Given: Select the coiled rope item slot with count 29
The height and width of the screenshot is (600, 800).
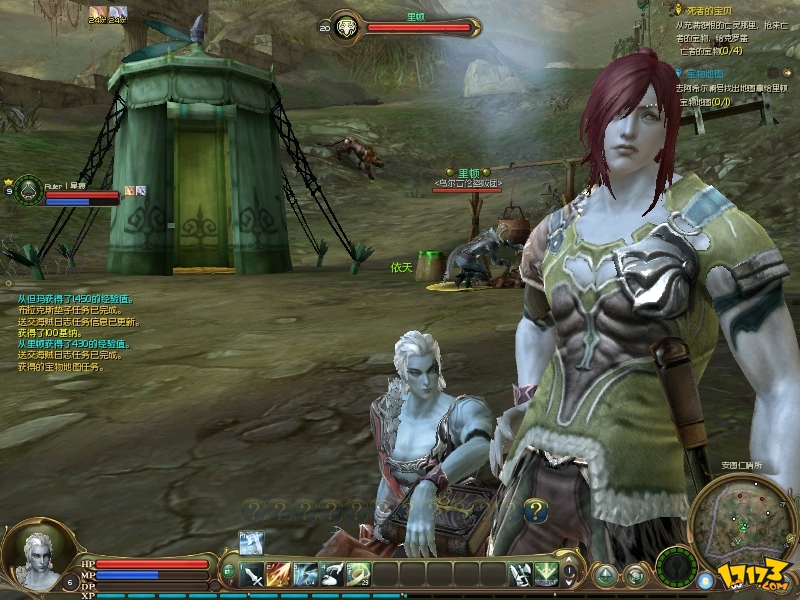Looking at the screenshot, I should pos(358,575).
